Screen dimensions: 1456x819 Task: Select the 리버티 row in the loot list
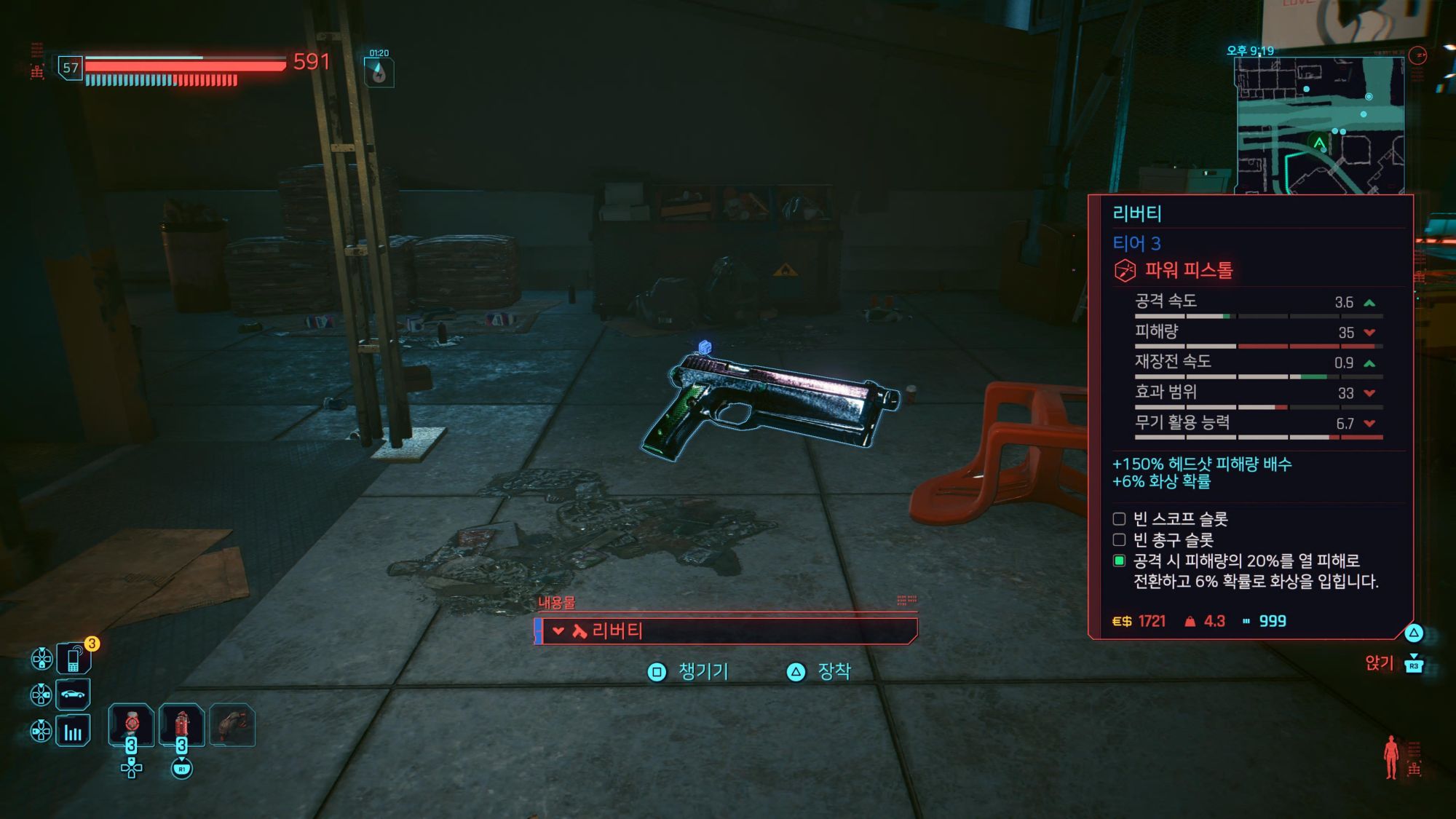click(x=726, y=630)
